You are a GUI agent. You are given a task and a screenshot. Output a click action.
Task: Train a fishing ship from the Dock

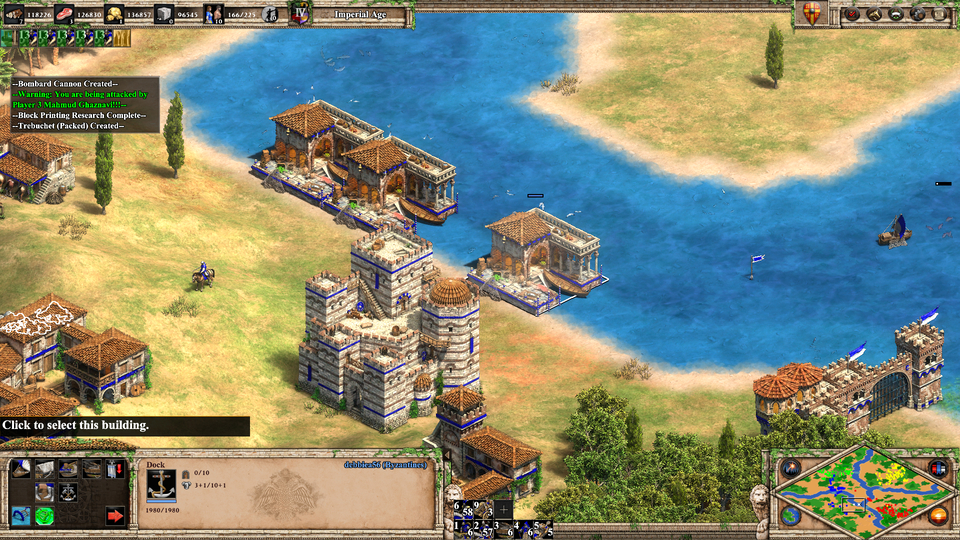point(21,468)
